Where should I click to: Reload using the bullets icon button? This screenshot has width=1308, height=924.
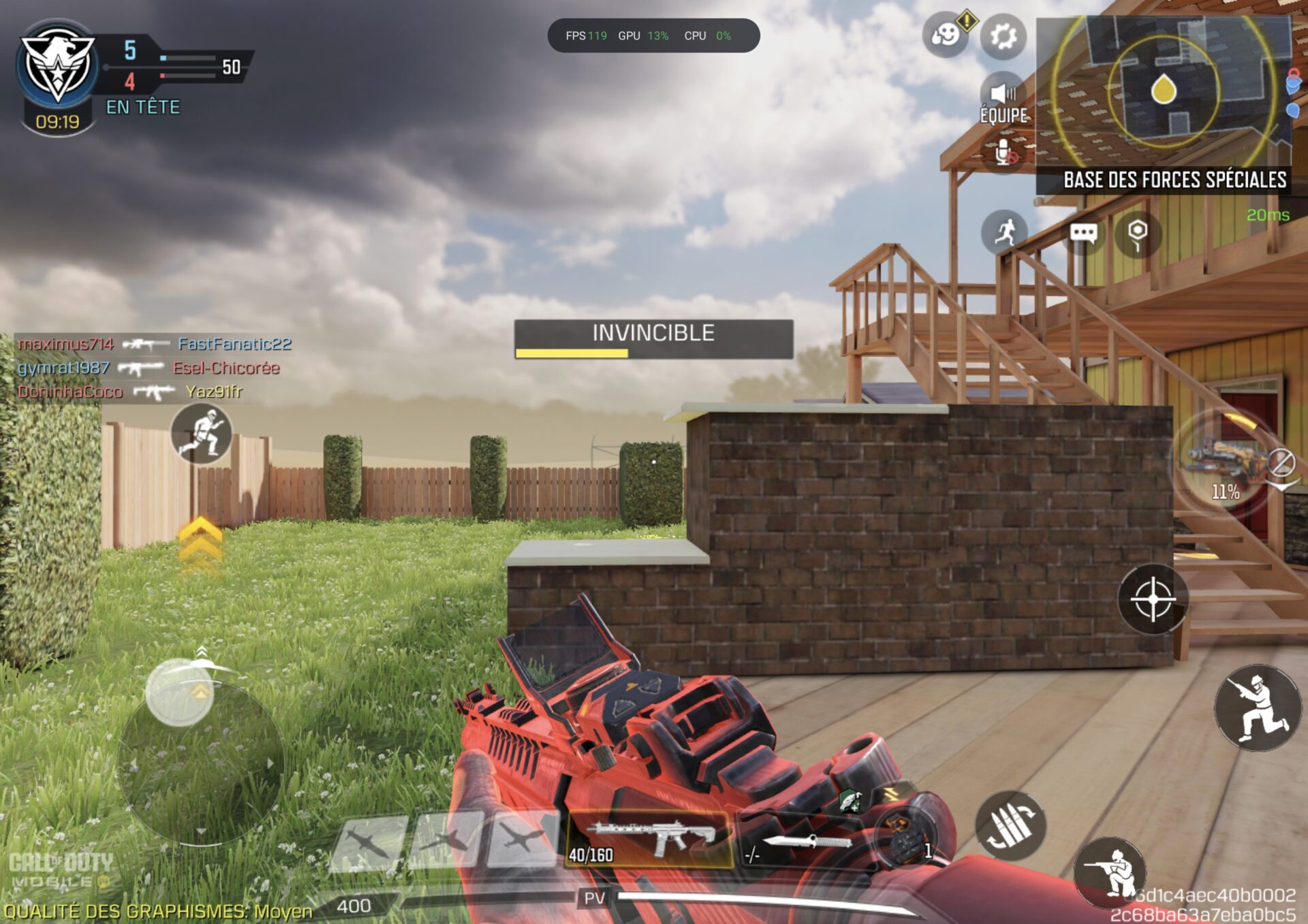(1011, 825)
